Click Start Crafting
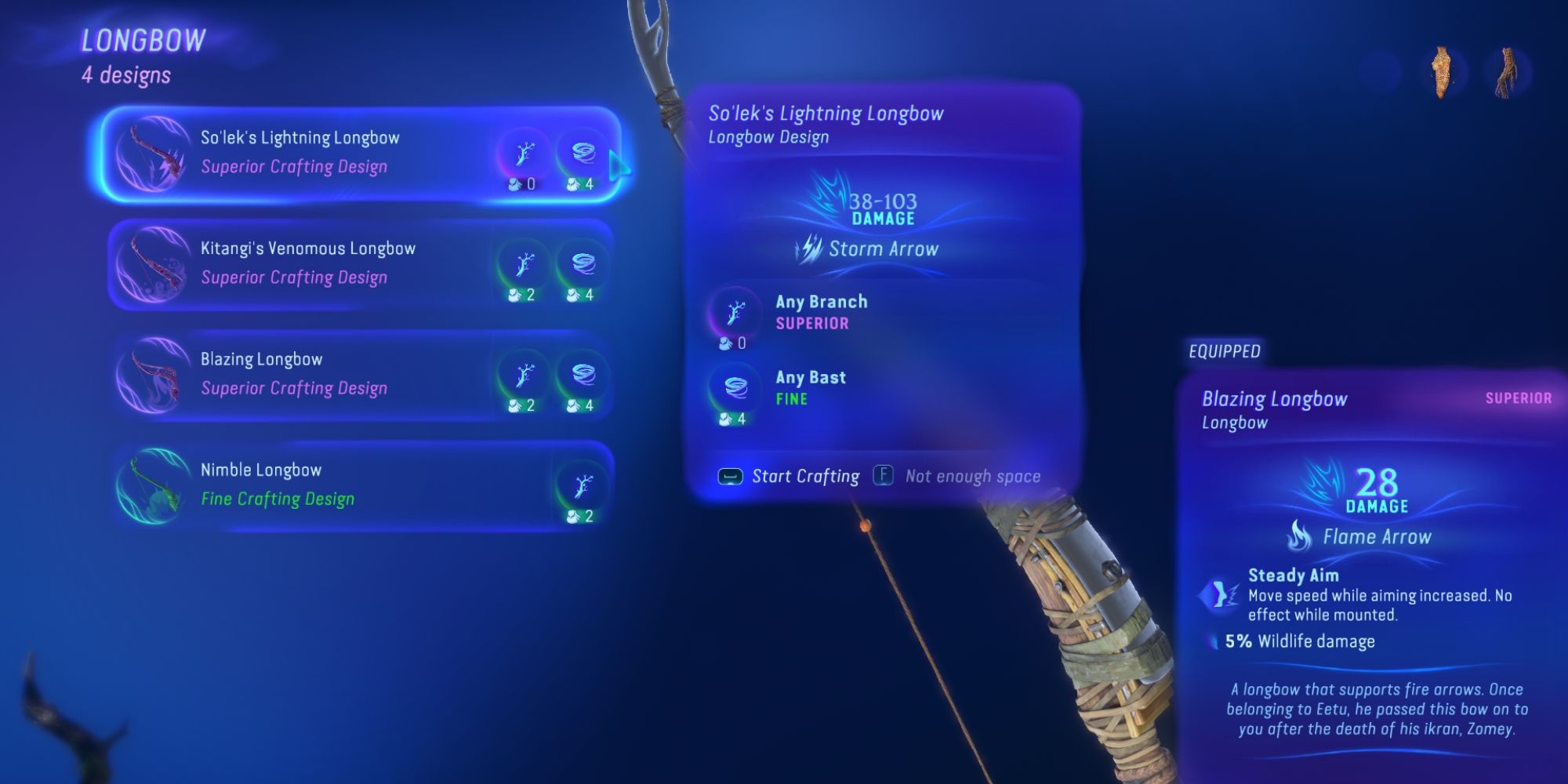Image resolution: width=1568 pixels, height=784 pixels. click(788, 476)
